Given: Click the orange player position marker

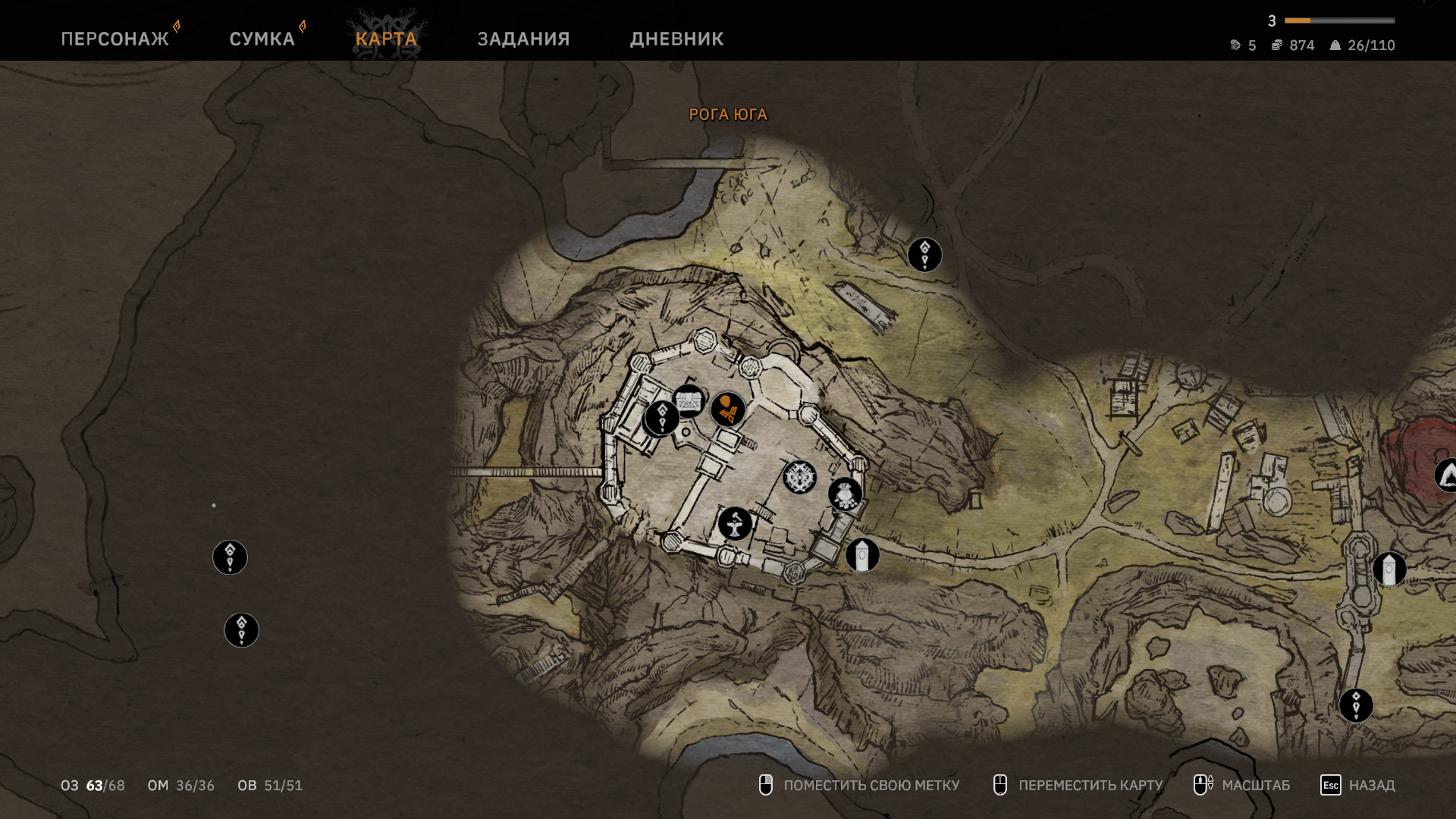Looking at the screenshot, I should click(728, 409).
